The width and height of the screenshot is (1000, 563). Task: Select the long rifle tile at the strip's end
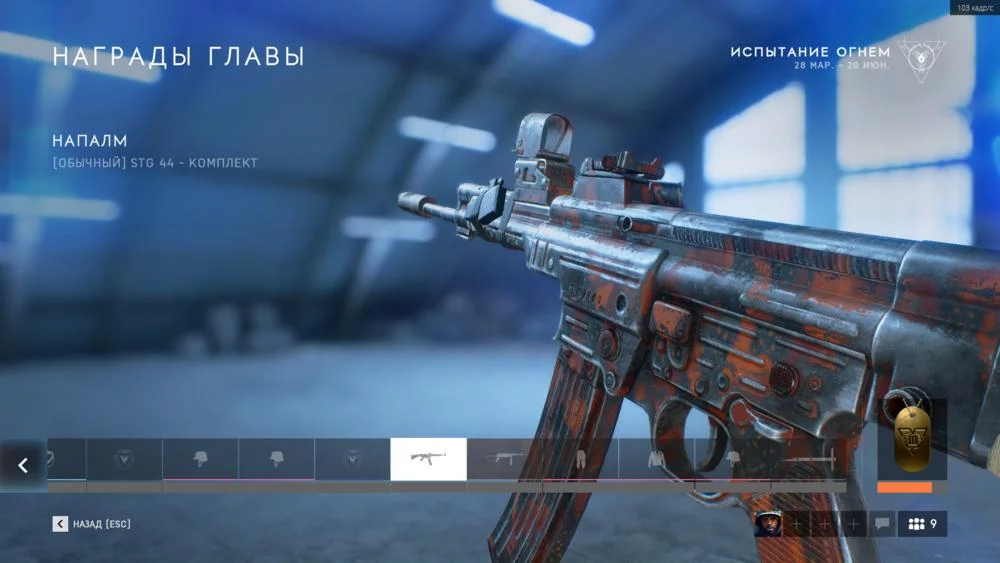point(808,459)
